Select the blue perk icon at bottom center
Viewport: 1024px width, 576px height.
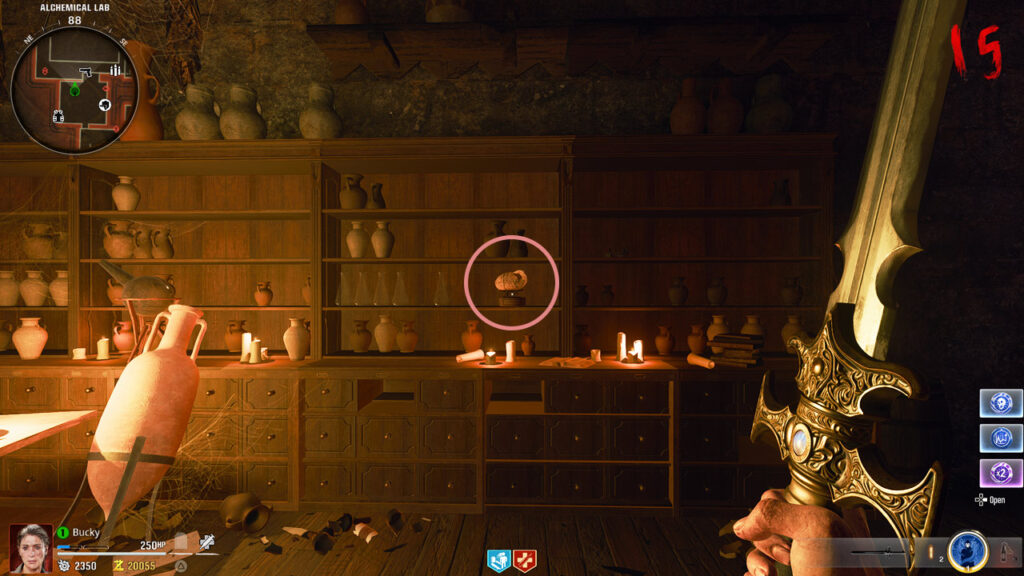[499, 561]
